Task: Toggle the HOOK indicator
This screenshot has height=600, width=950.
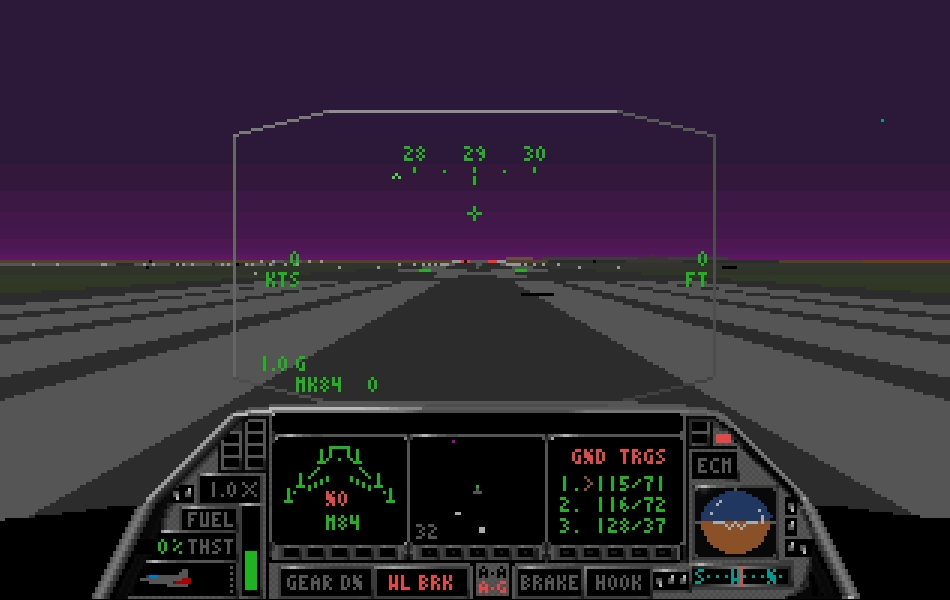Action: tap(618, 582)
